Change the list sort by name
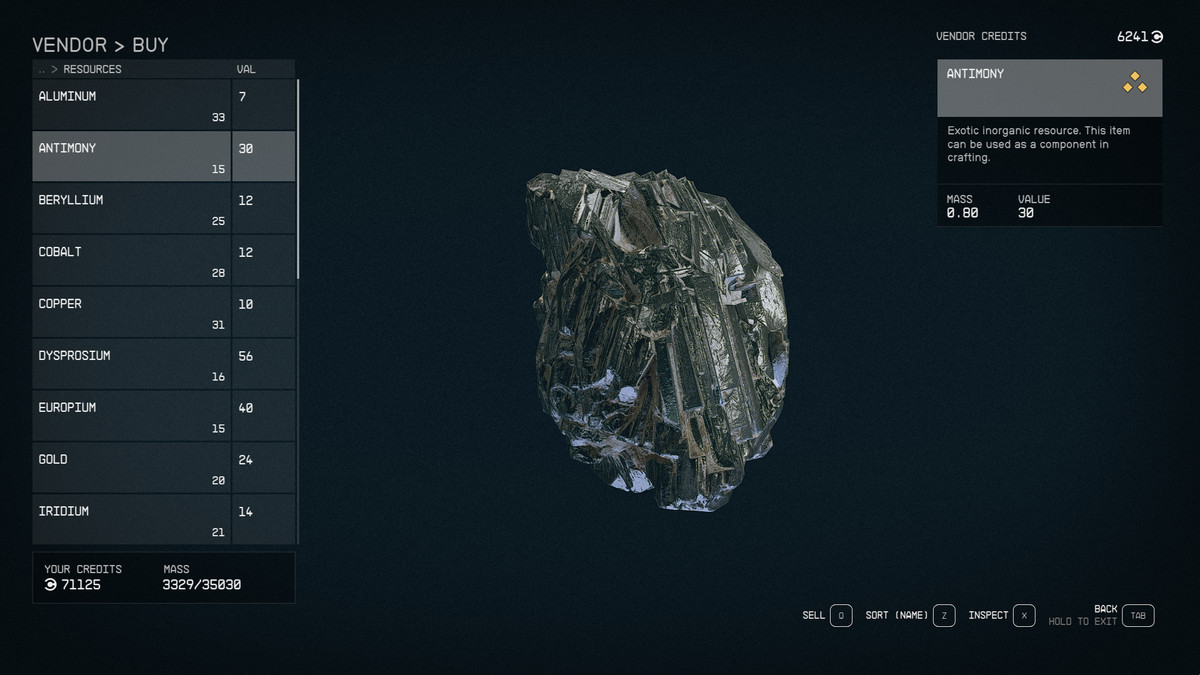The image size is (1200, 675). click(944, 616)
